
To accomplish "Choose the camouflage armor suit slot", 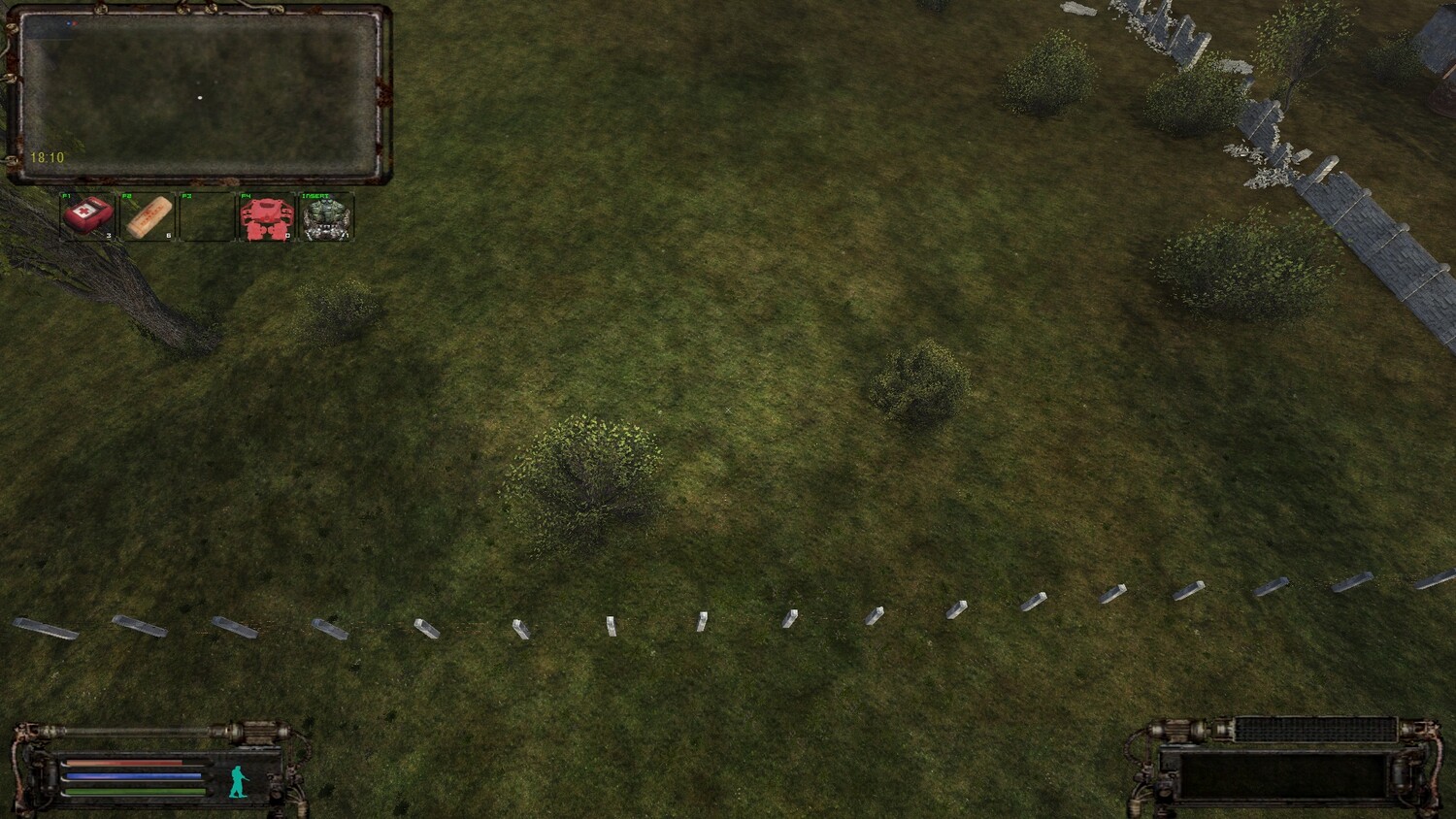I will (326, 216).
